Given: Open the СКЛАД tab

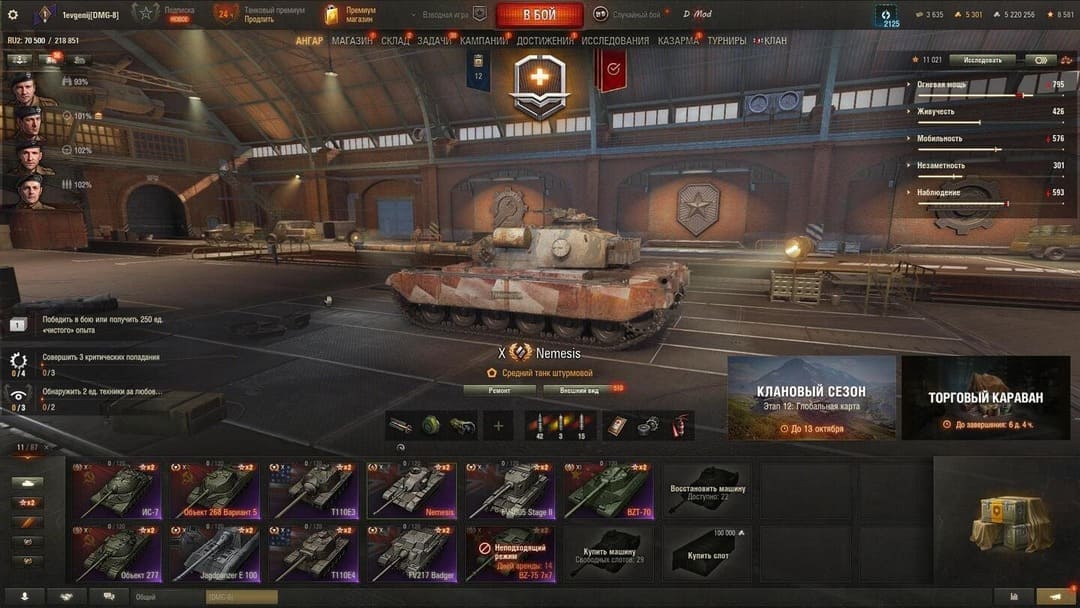Looking at the screenshot, I should click(x=395, y=41).
